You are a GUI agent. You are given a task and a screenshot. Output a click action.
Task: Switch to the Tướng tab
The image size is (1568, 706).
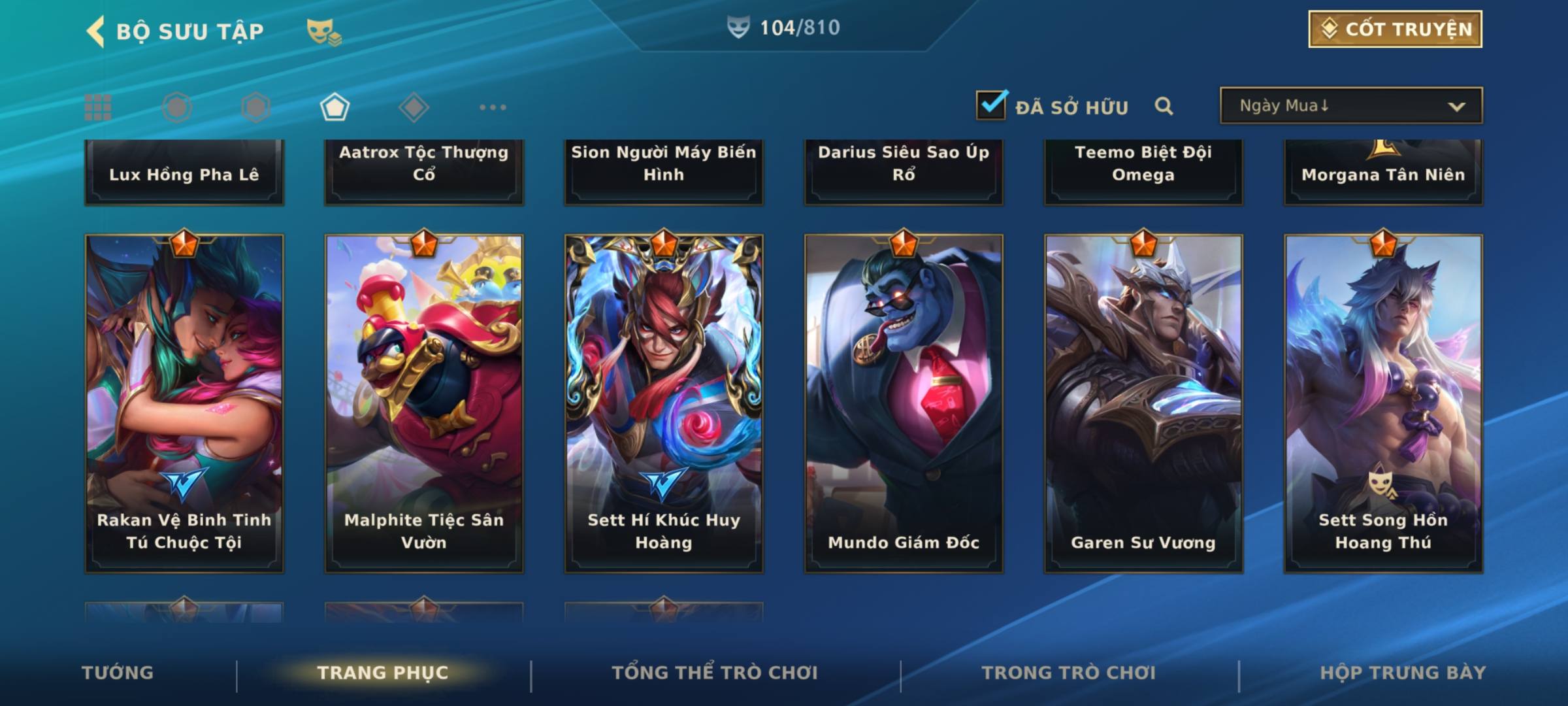click(118, 673)
